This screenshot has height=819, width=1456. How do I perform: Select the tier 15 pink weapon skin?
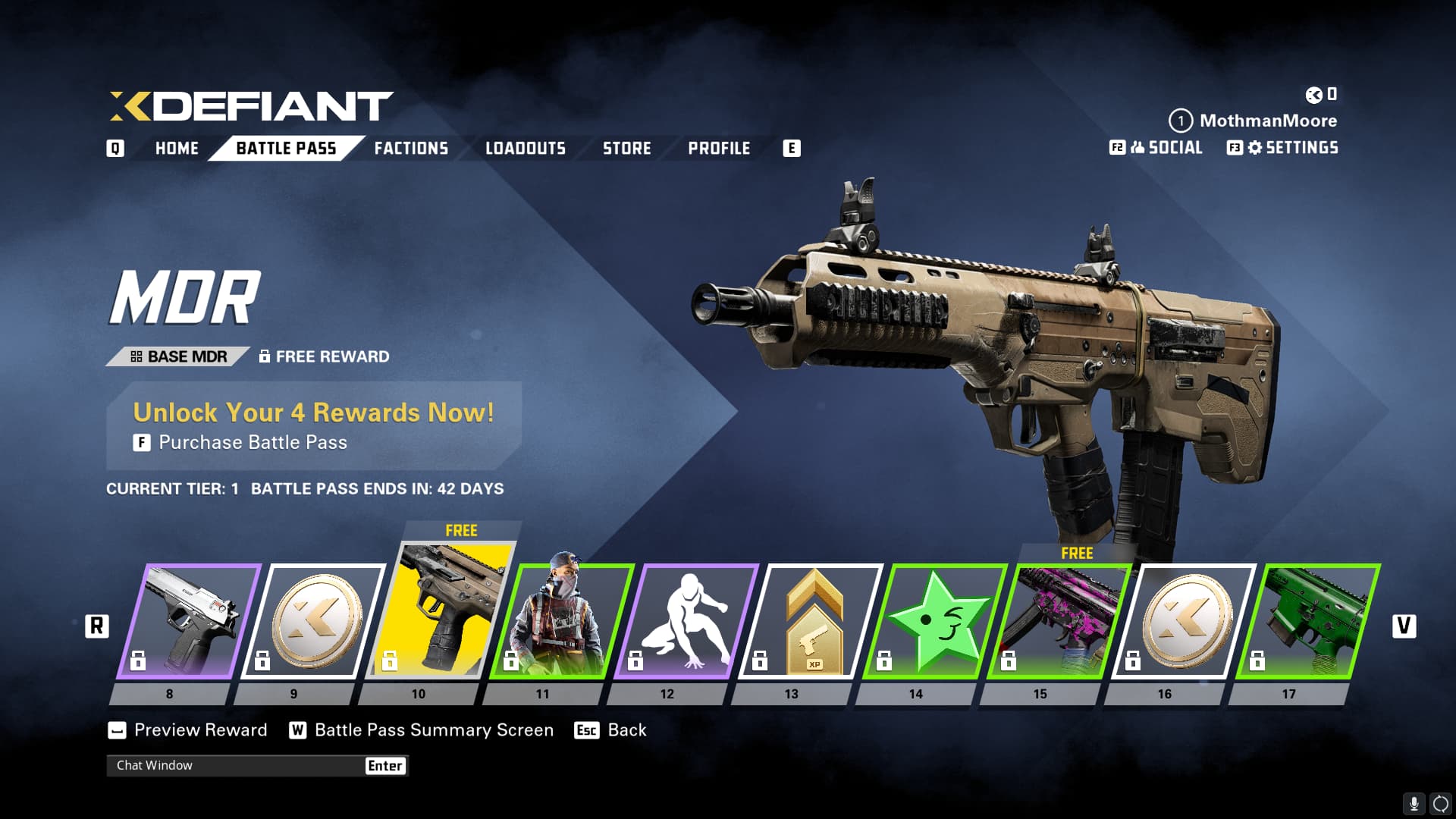pos(1060,622)
